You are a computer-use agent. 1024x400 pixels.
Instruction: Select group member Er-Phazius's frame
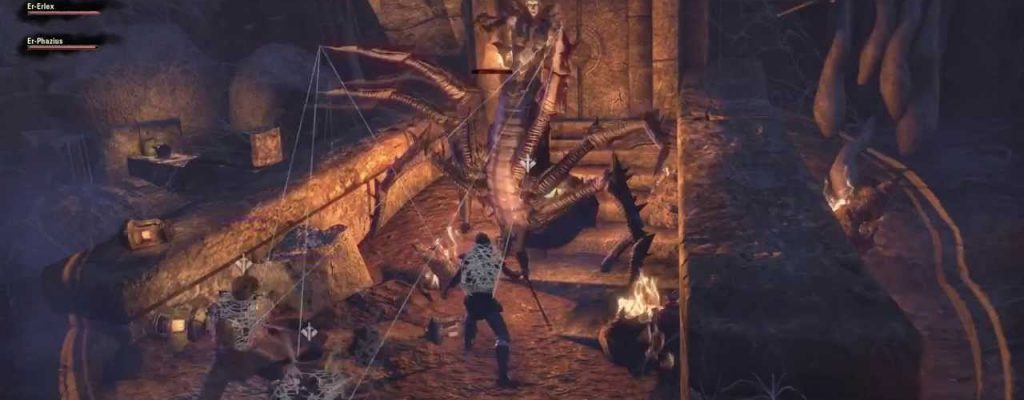(62, 42)
